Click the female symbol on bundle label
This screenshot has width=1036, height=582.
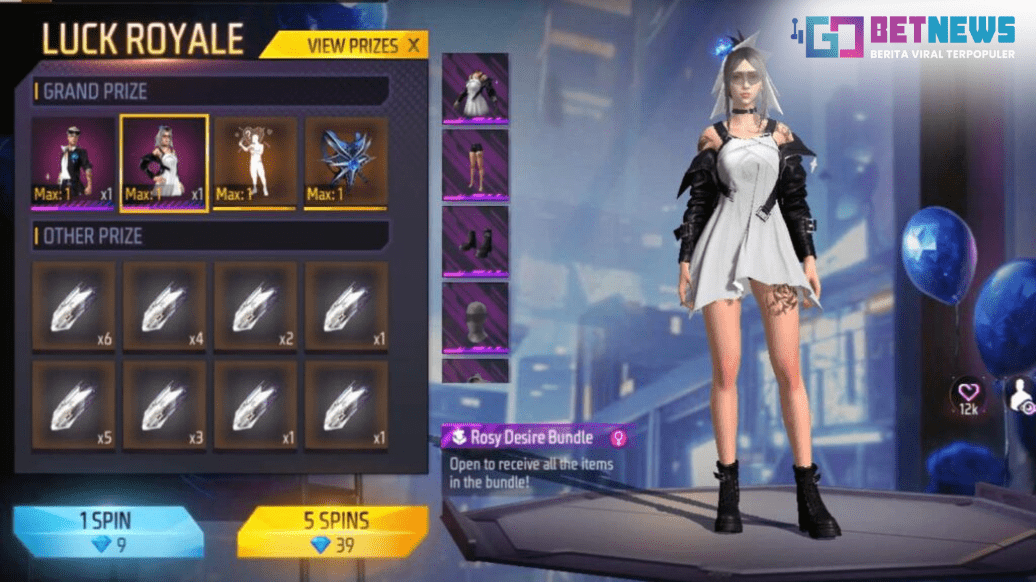point(619,437)
